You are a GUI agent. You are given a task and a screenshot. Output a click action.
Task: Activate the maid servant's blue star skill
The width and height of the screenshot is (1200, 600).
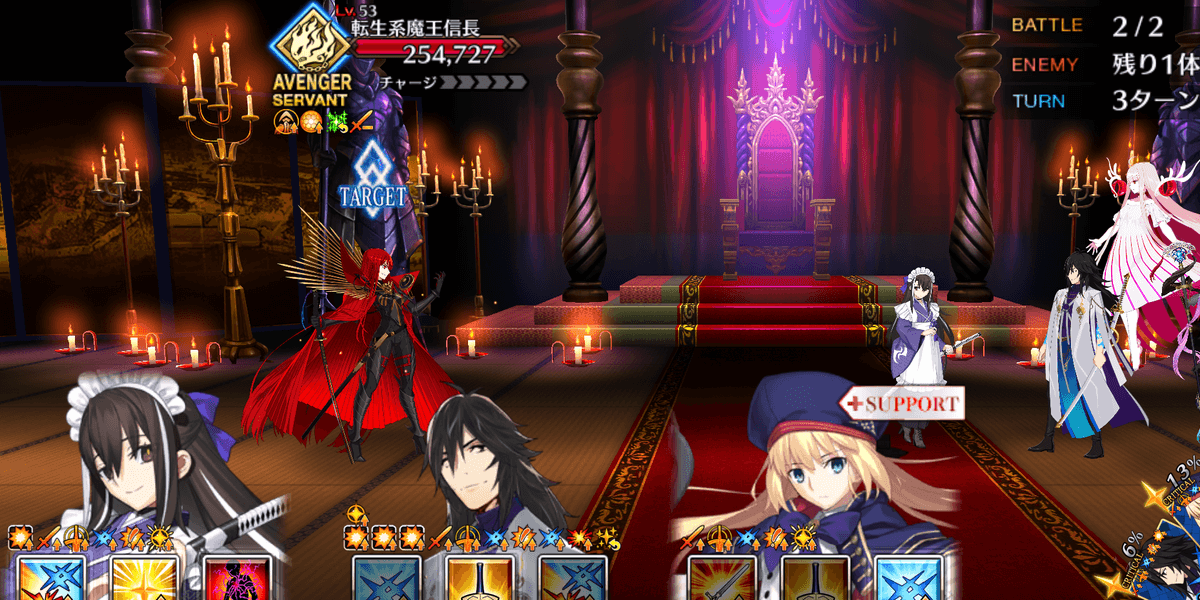[43, 578]
